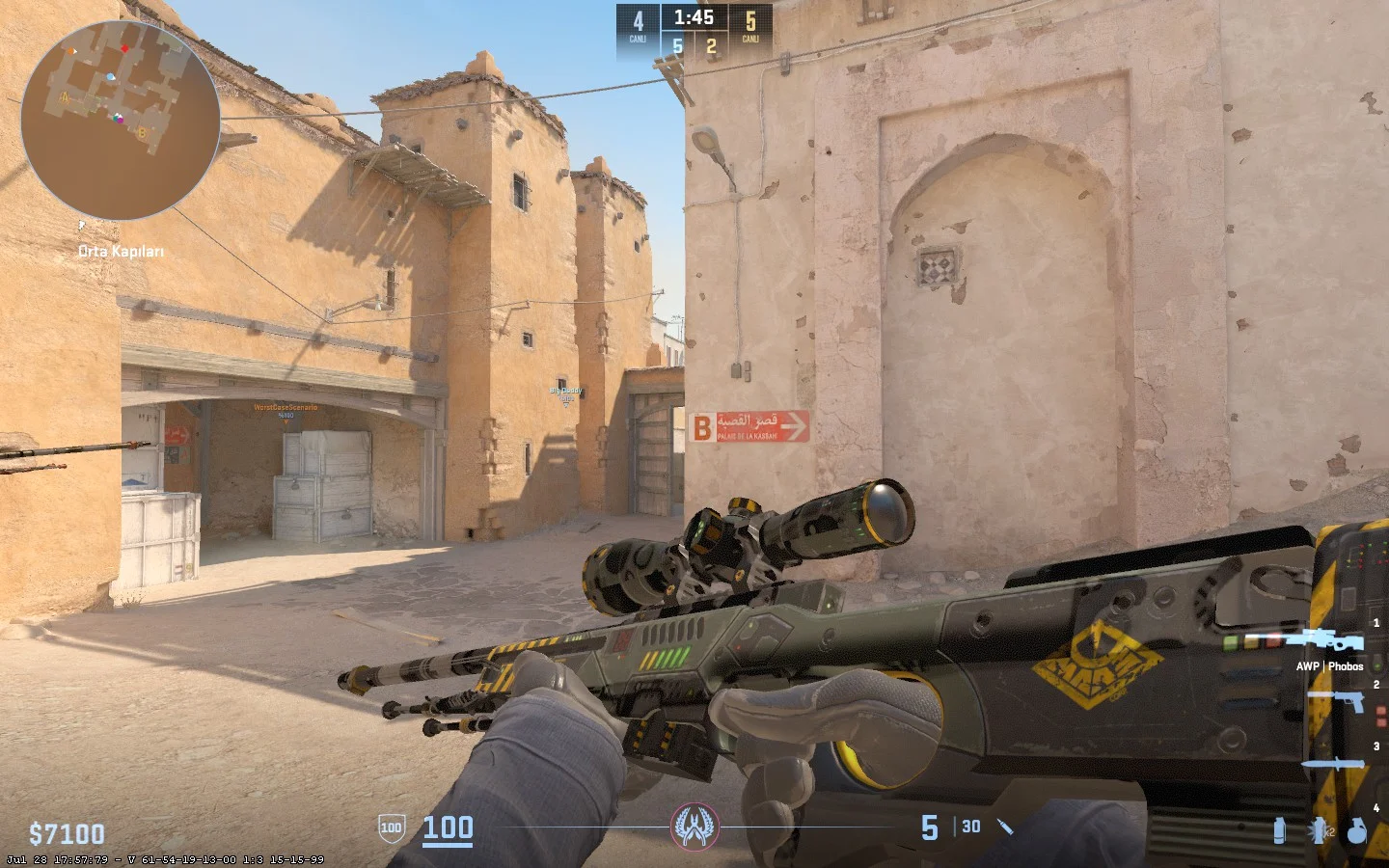The height and width of the screenshot is (868, 1389).
Task: Click the Counter-Terrorist team emblem
Action: (x=694, y=827)
